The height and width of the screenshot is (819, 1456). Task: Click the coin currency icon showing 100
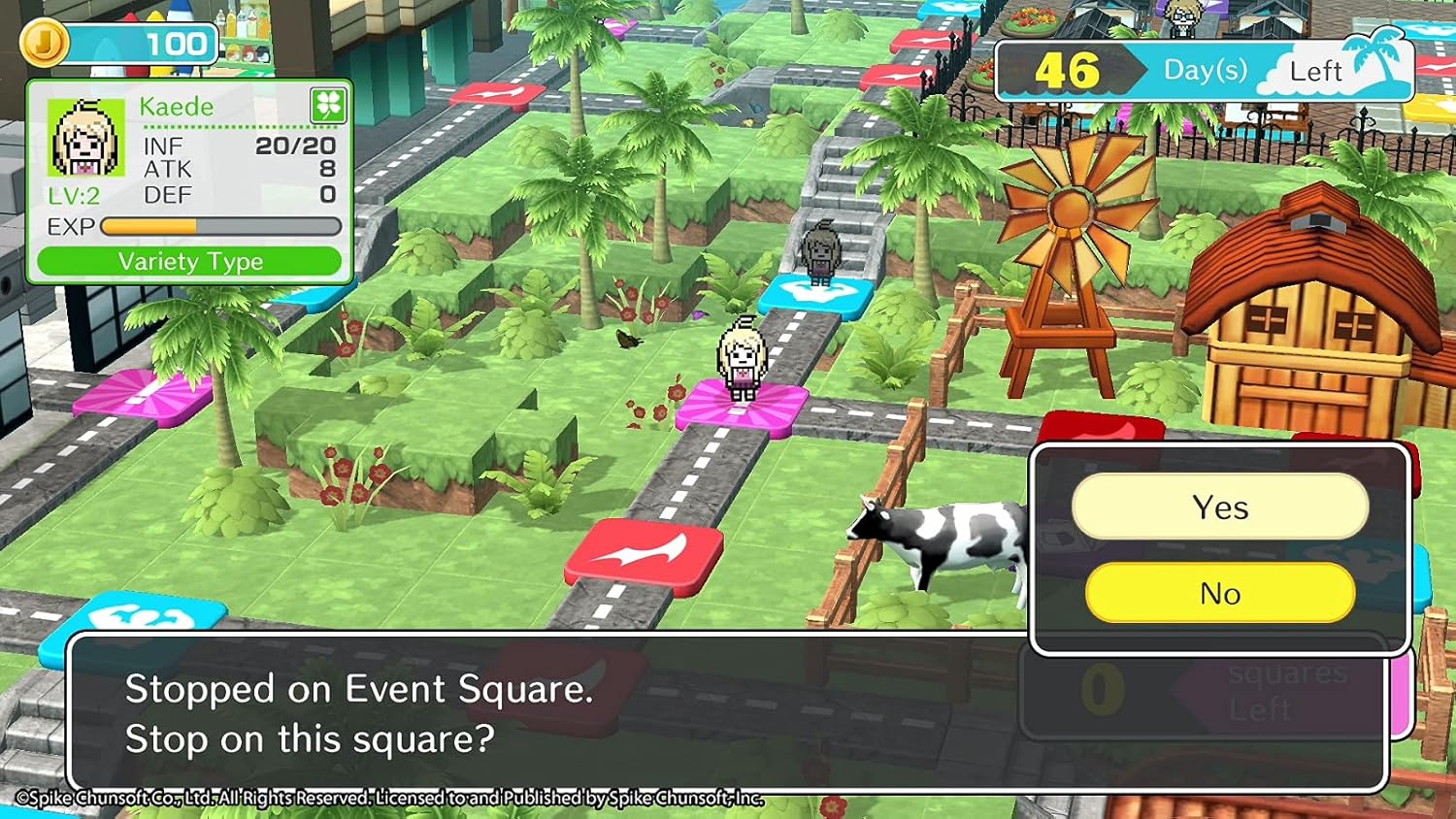point(47,41)
